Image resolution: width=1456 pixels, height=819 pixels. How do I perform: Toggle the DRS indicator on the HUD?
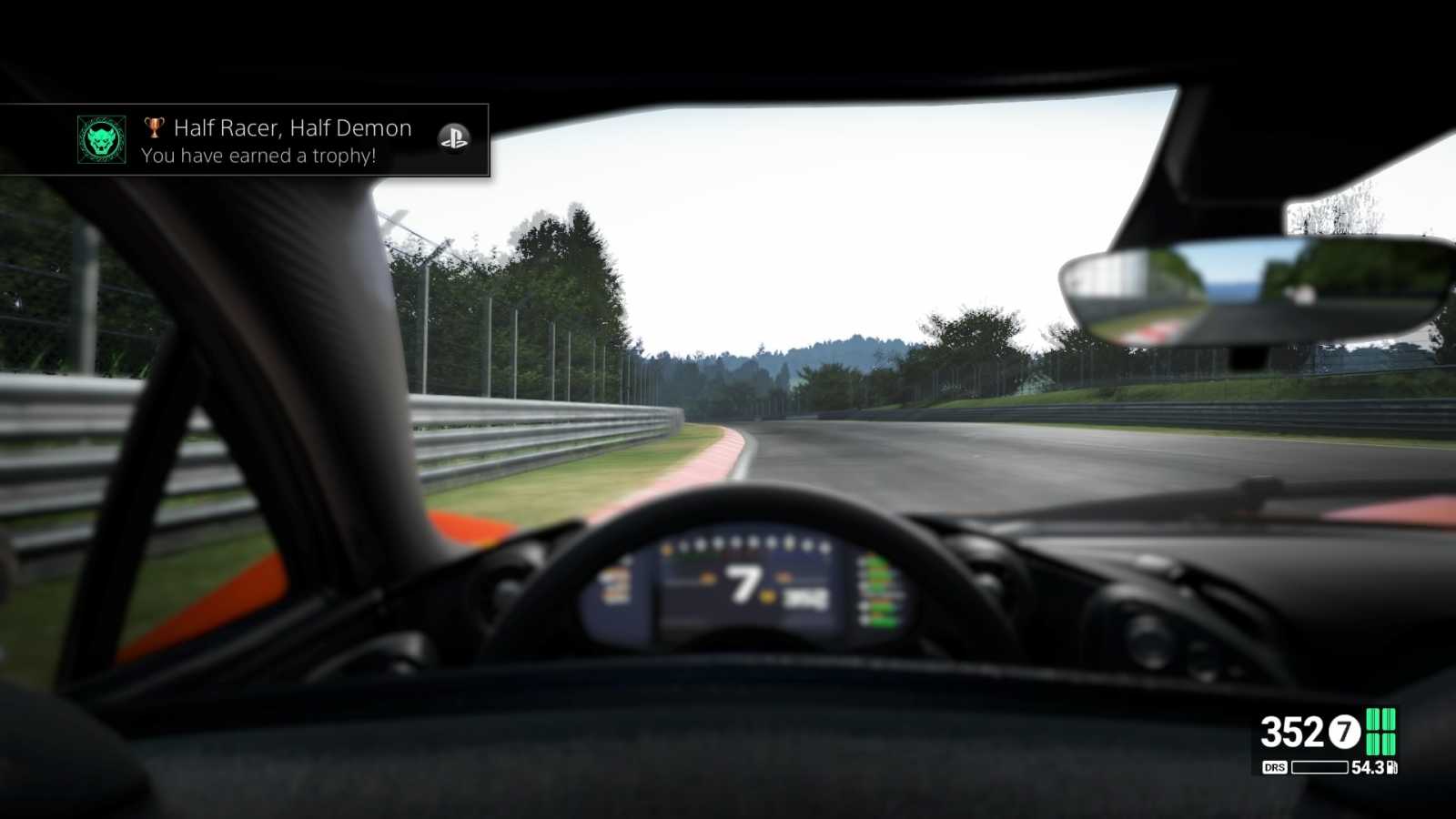coord(1273,767)
